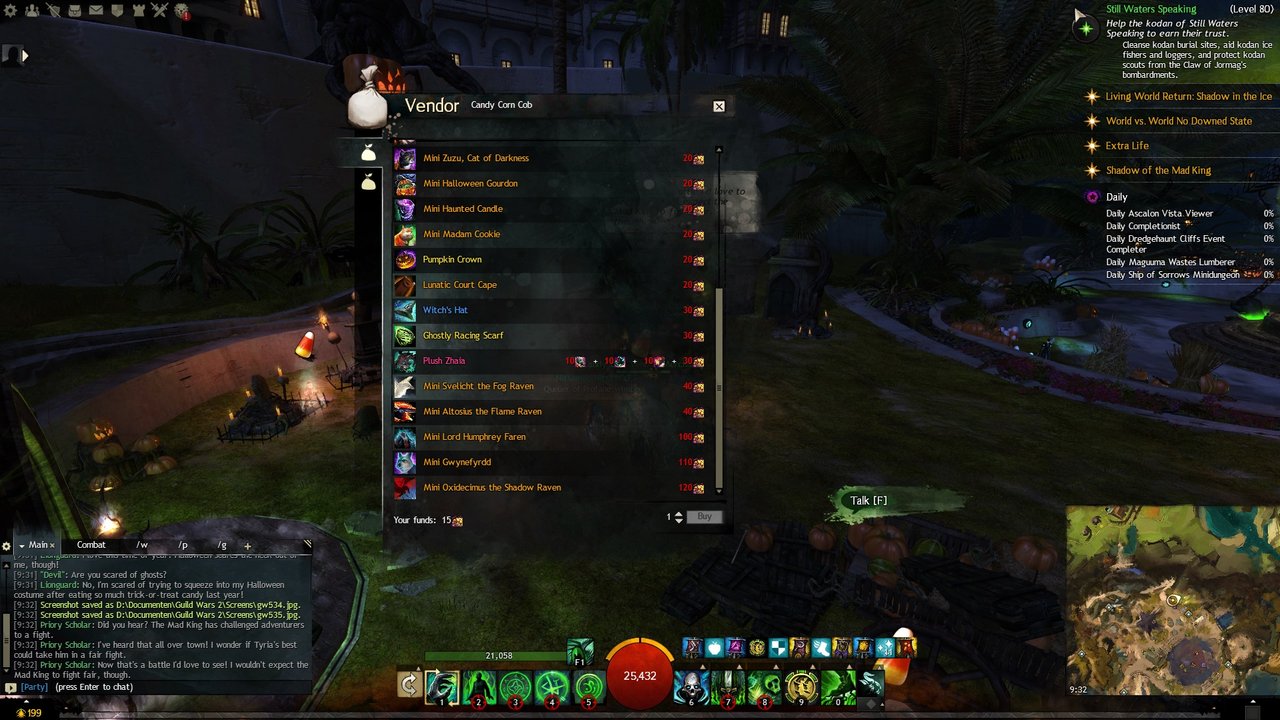Choose the Lunatic Court Cape
Viewport: 1280px width, 720px height.
tap(460, 285)
